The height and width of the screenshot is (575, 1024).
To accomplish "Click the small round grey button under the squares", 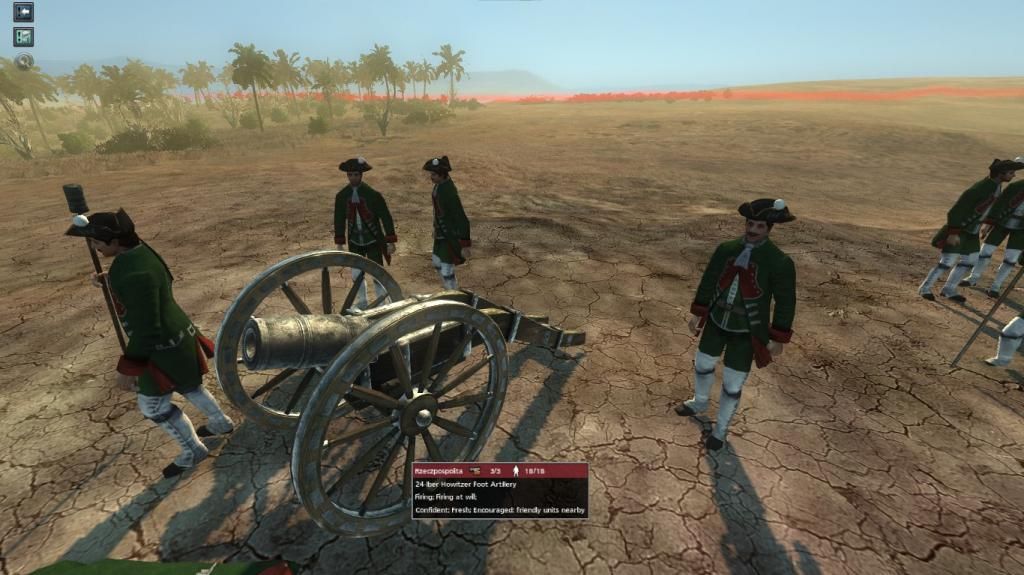I will pyautogui.click(x=24, y=60).
